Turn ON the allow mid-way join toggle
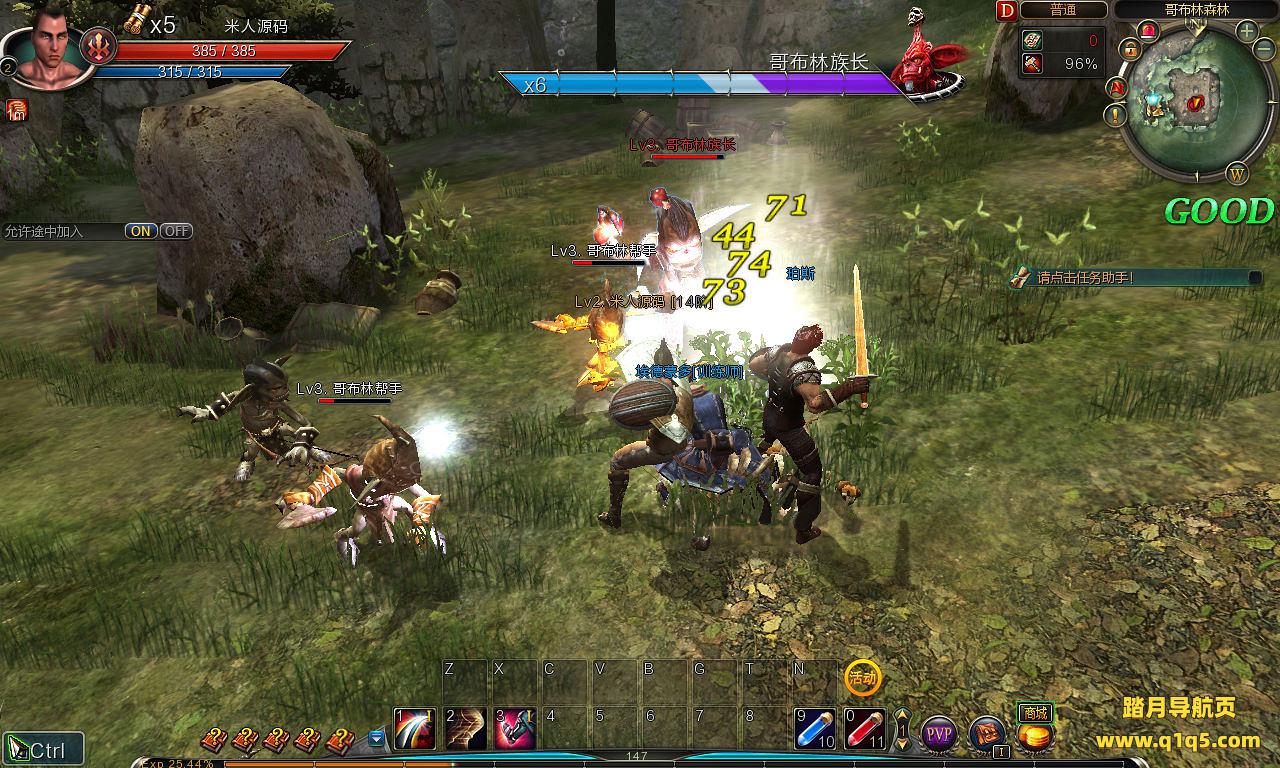 pyautogui.click(x=141, y=231)
